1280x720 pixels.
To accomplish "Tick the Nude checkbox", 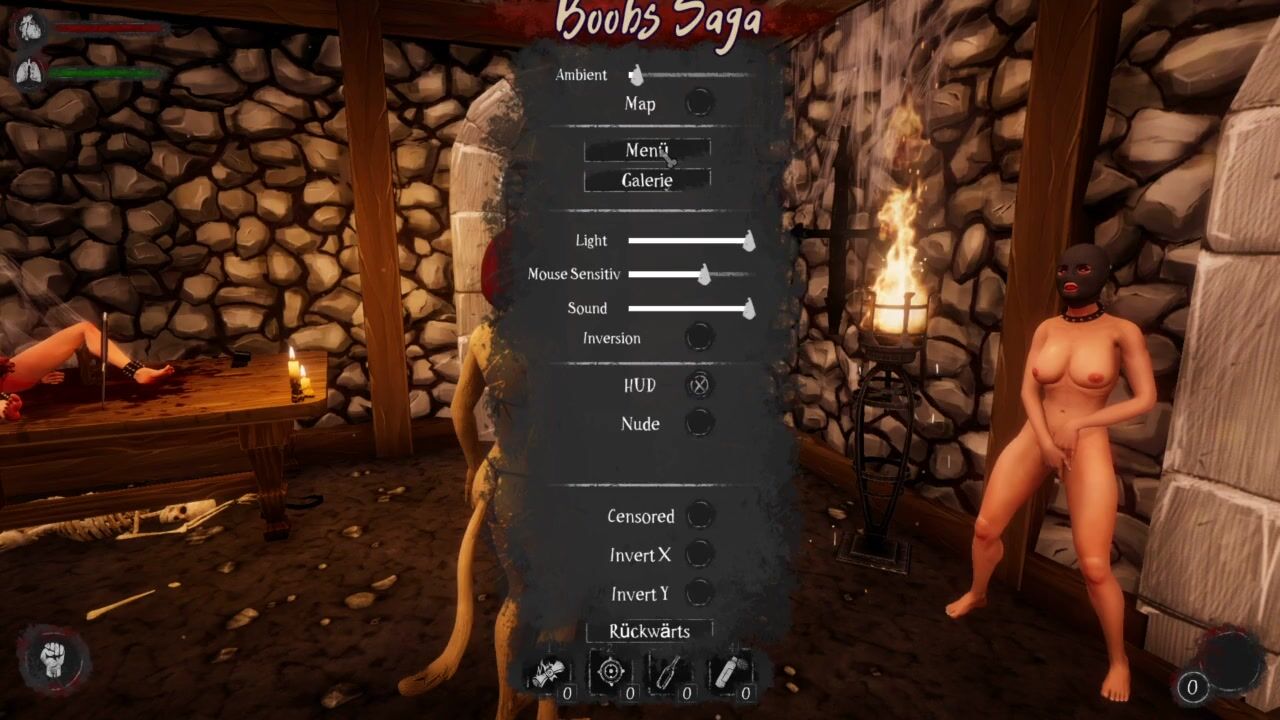I will (699, 424).
